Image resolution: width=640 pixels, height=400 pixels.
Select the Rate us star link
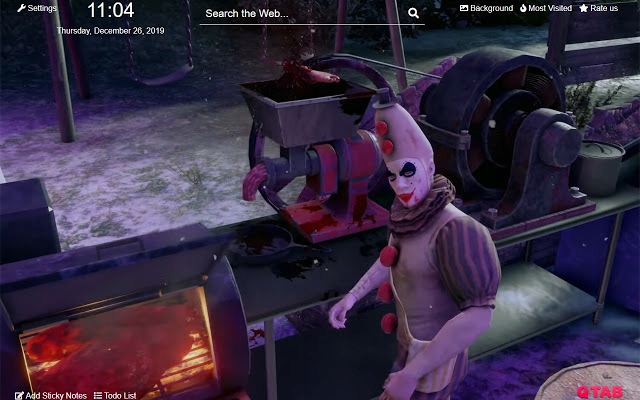pos(598,8)
